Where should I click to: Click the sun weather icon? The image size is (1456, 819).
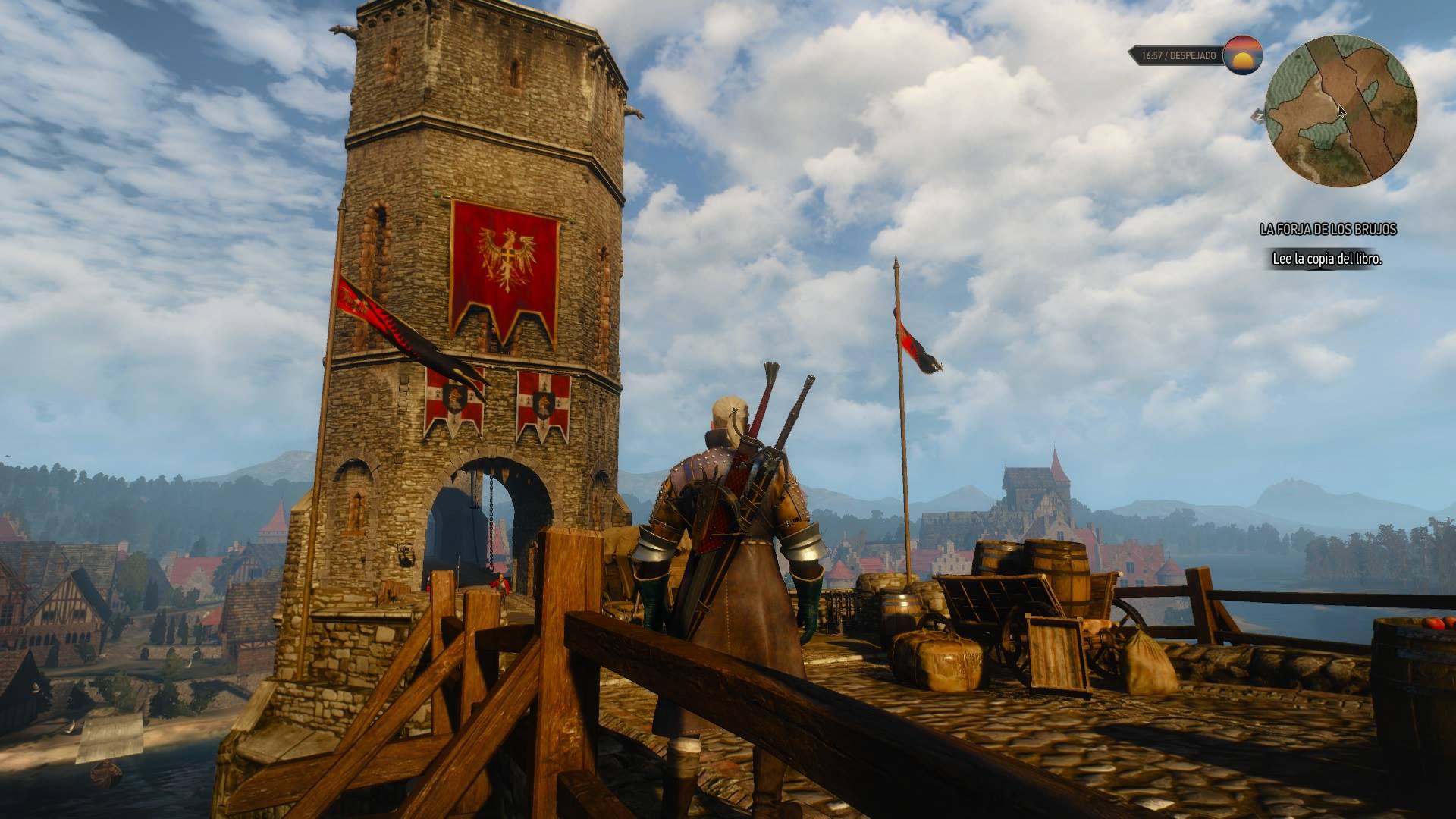pyautogui.click(x=1244, y=55)
